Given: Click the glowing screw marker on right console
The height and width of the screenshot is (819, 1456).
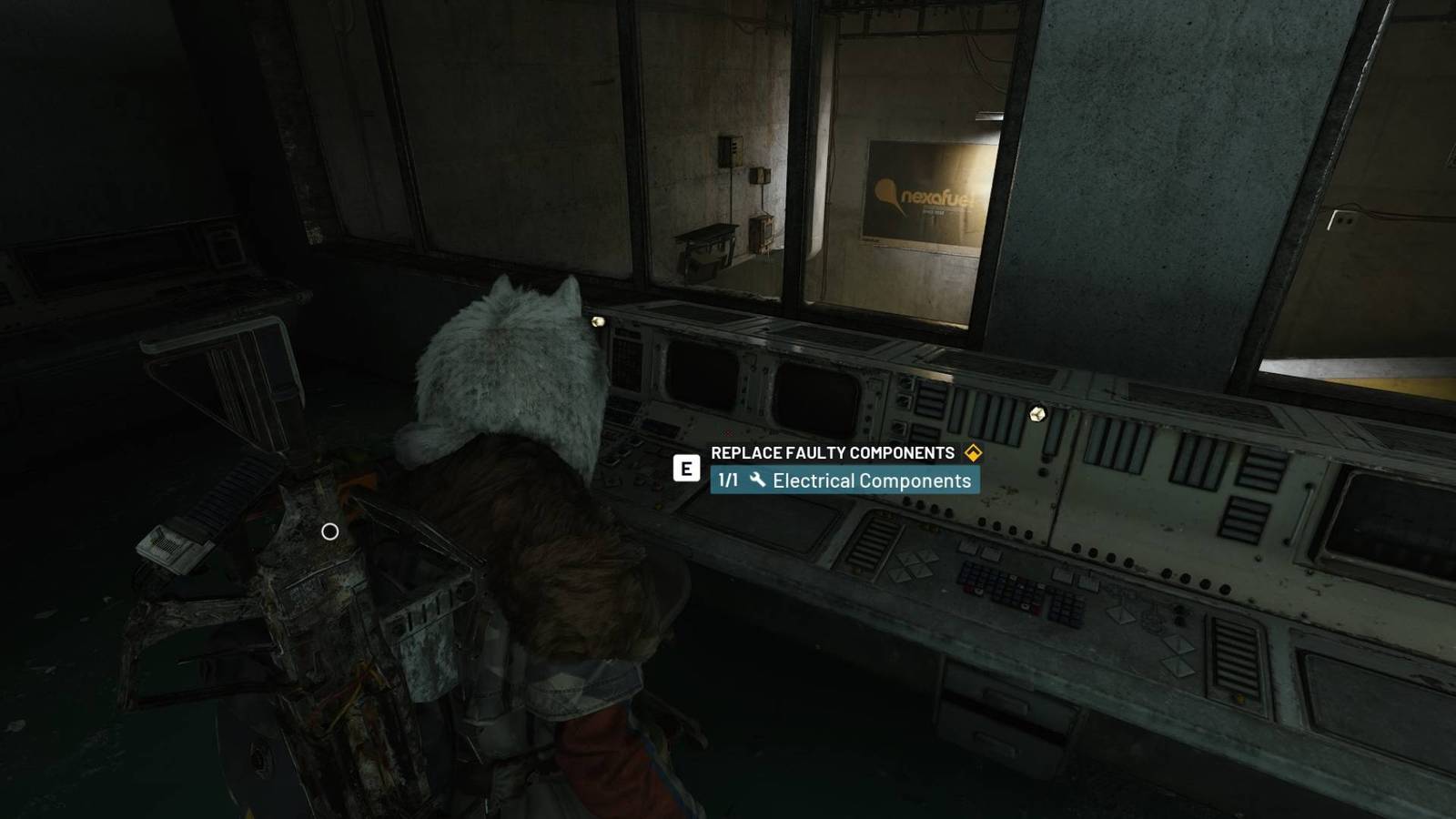Looking at the screenshot, I should coord(1037,412).
